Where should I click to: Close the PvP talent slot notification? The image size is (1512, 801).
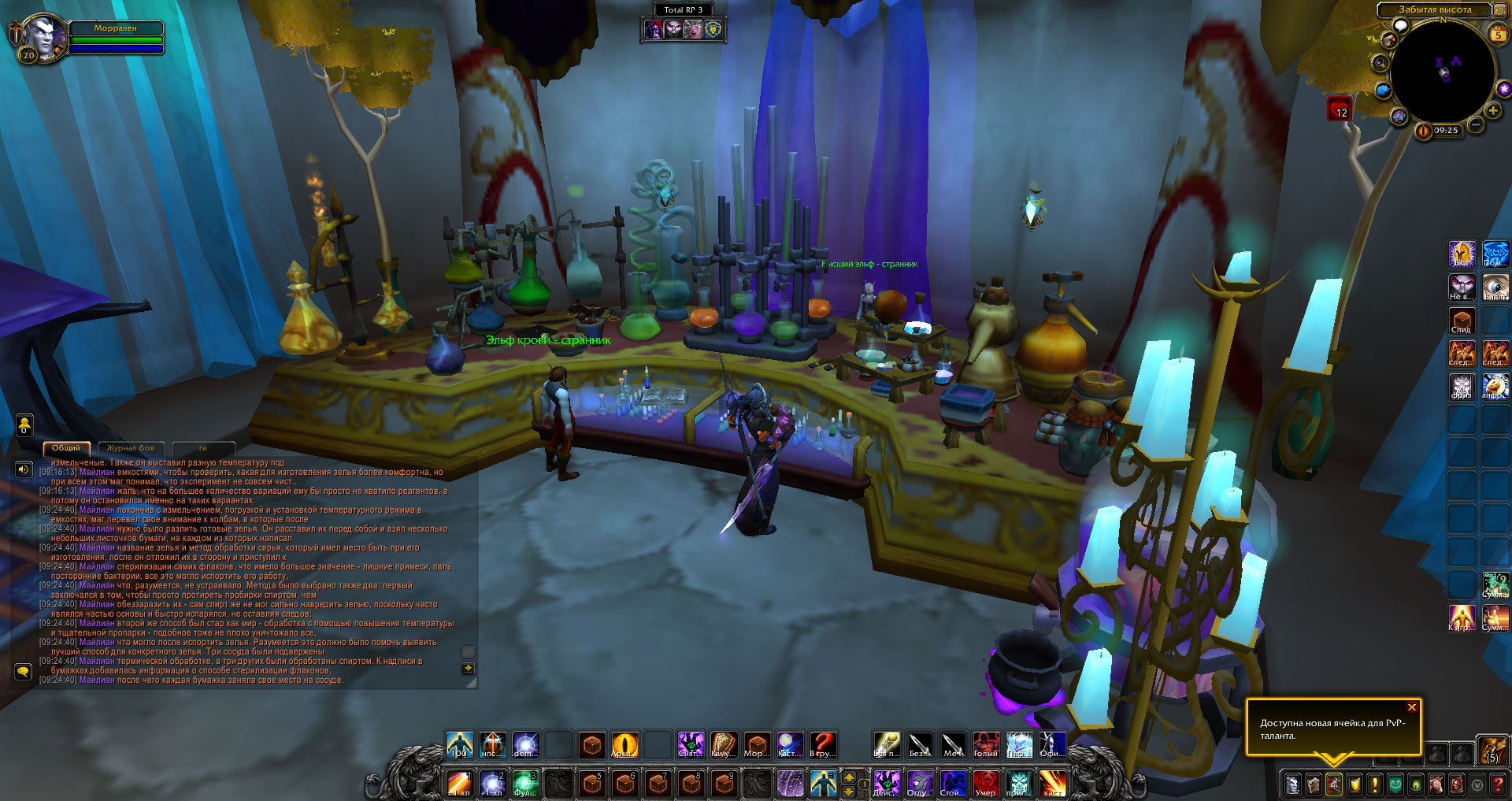point(1412,707)
